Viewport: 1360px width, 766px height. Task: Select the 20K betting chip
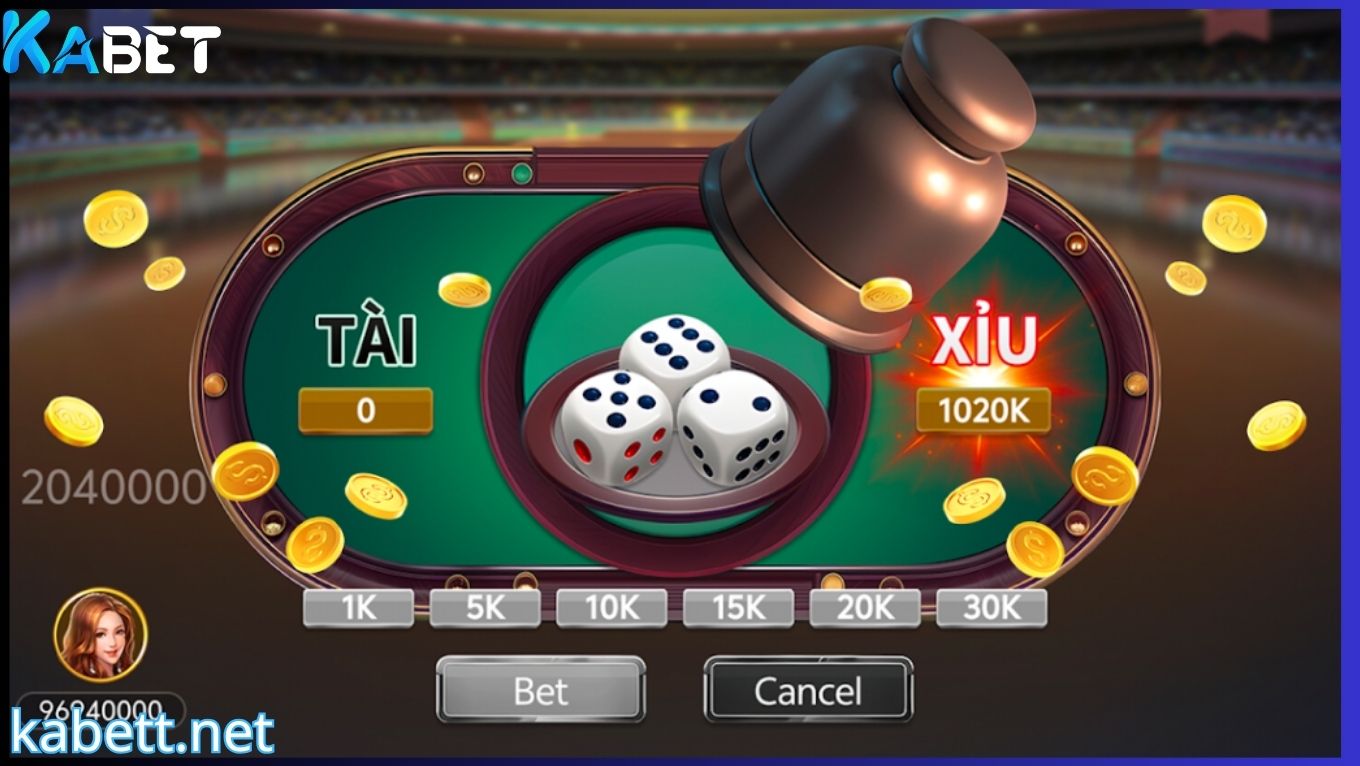(x=865, y=606)
